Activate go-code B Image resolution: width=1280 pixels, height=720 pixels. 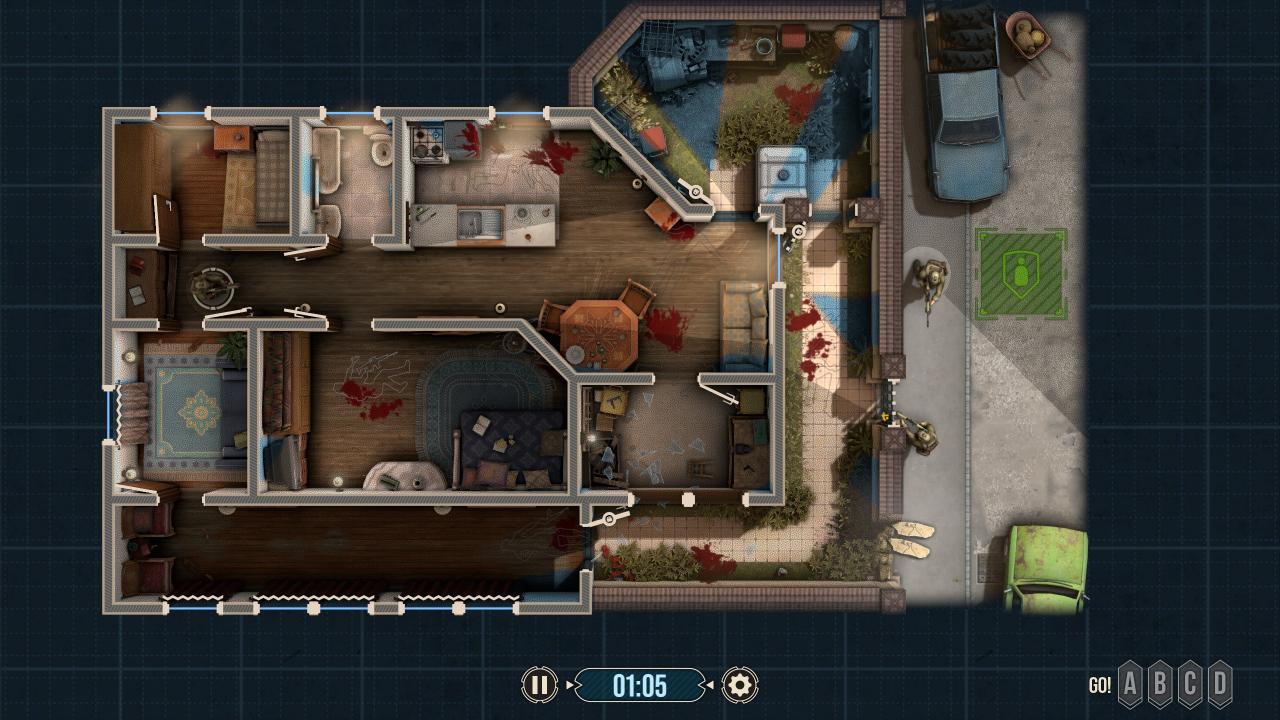(x=1160, y=685)
